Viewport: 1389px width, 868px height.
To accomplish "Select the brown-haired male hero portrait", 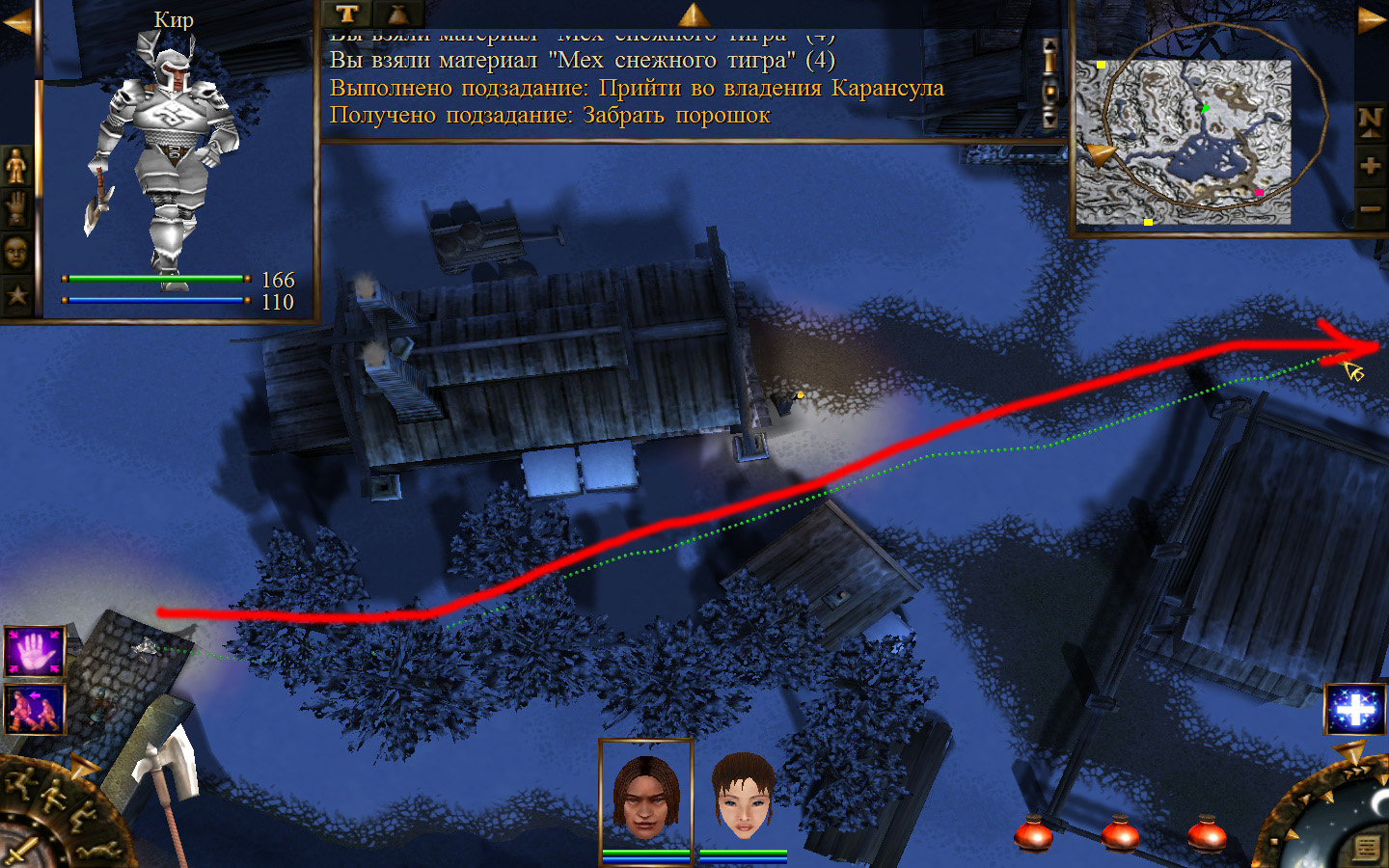I will coord(645,797).
